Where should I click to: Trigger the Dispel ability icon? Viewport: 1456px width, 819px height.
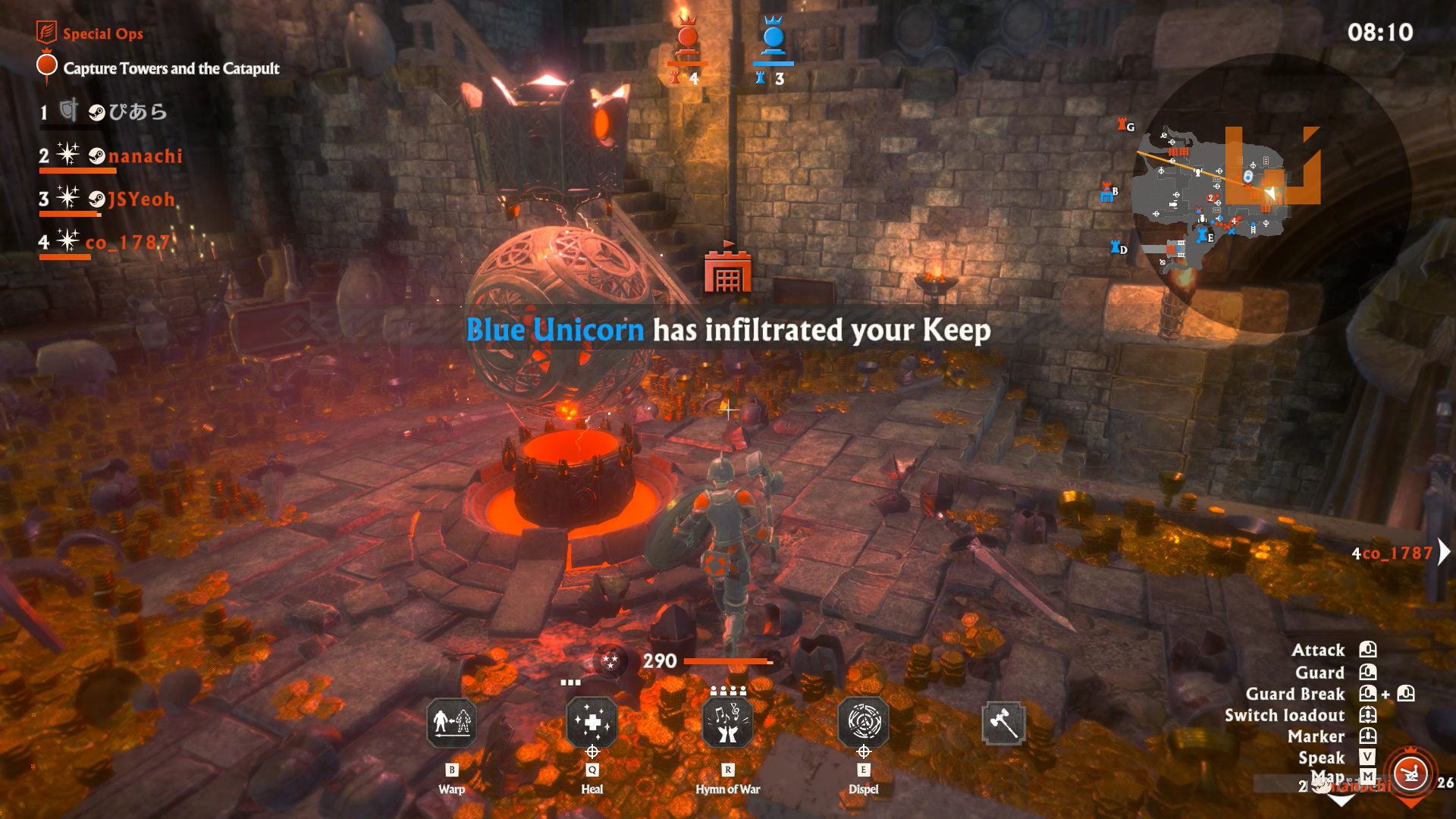point(864,723)
